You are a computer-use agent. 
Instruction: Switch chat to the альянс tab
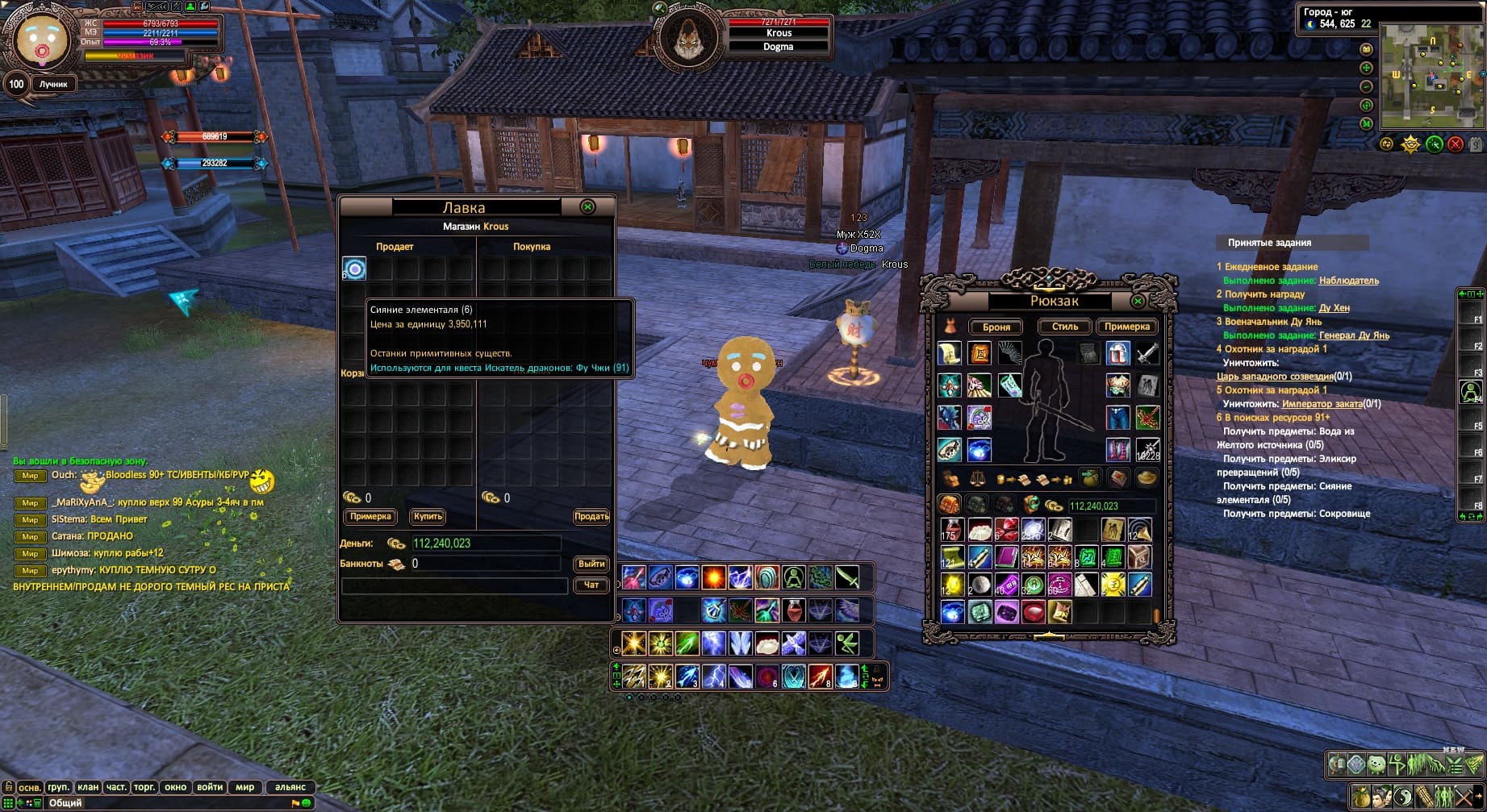pyautogui.click(x=290, y=787)
